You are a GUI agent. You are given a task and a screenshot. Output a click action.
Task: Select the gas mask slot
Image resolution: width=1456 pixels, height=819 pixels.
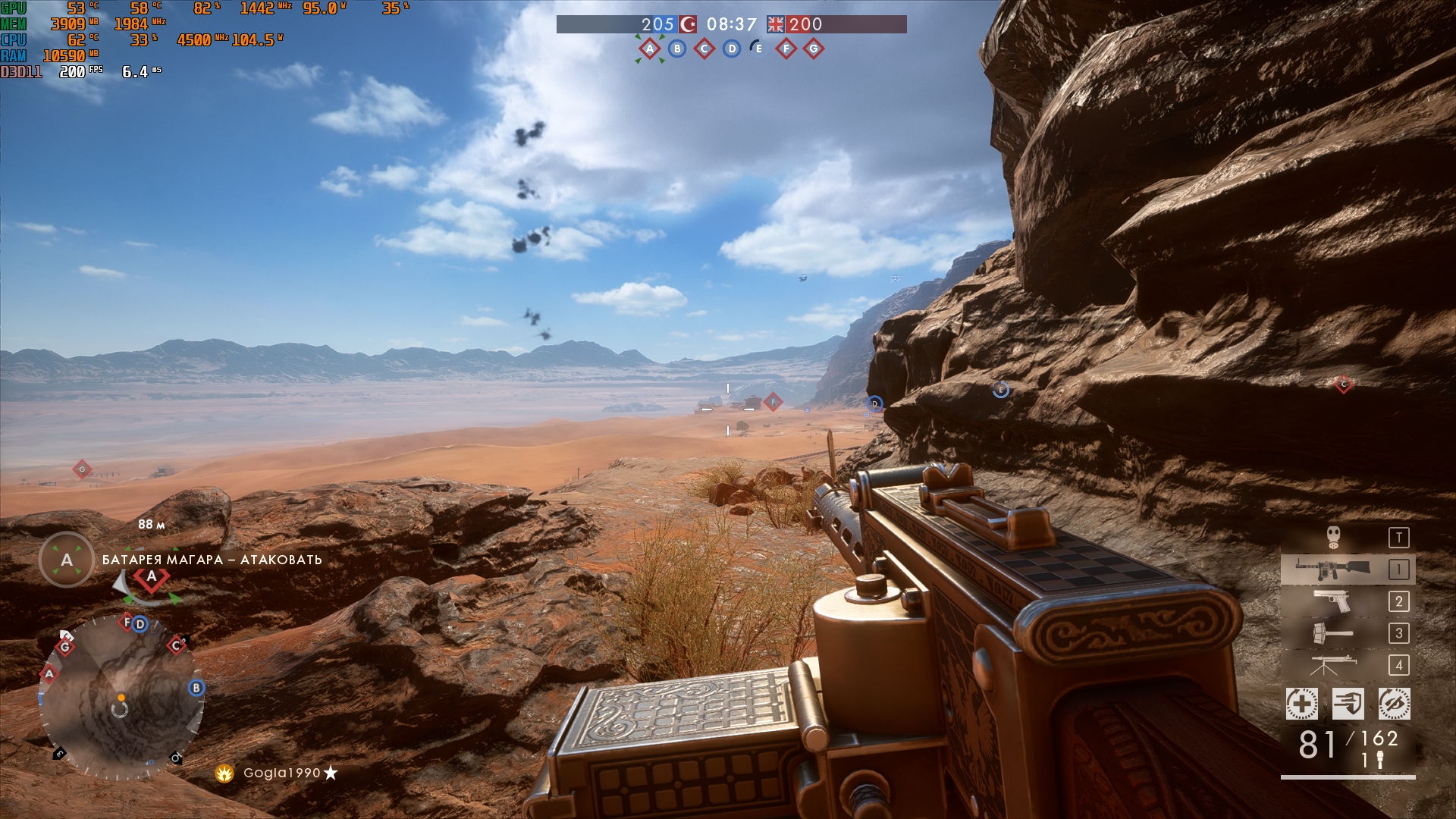[x=1334, y=538]
